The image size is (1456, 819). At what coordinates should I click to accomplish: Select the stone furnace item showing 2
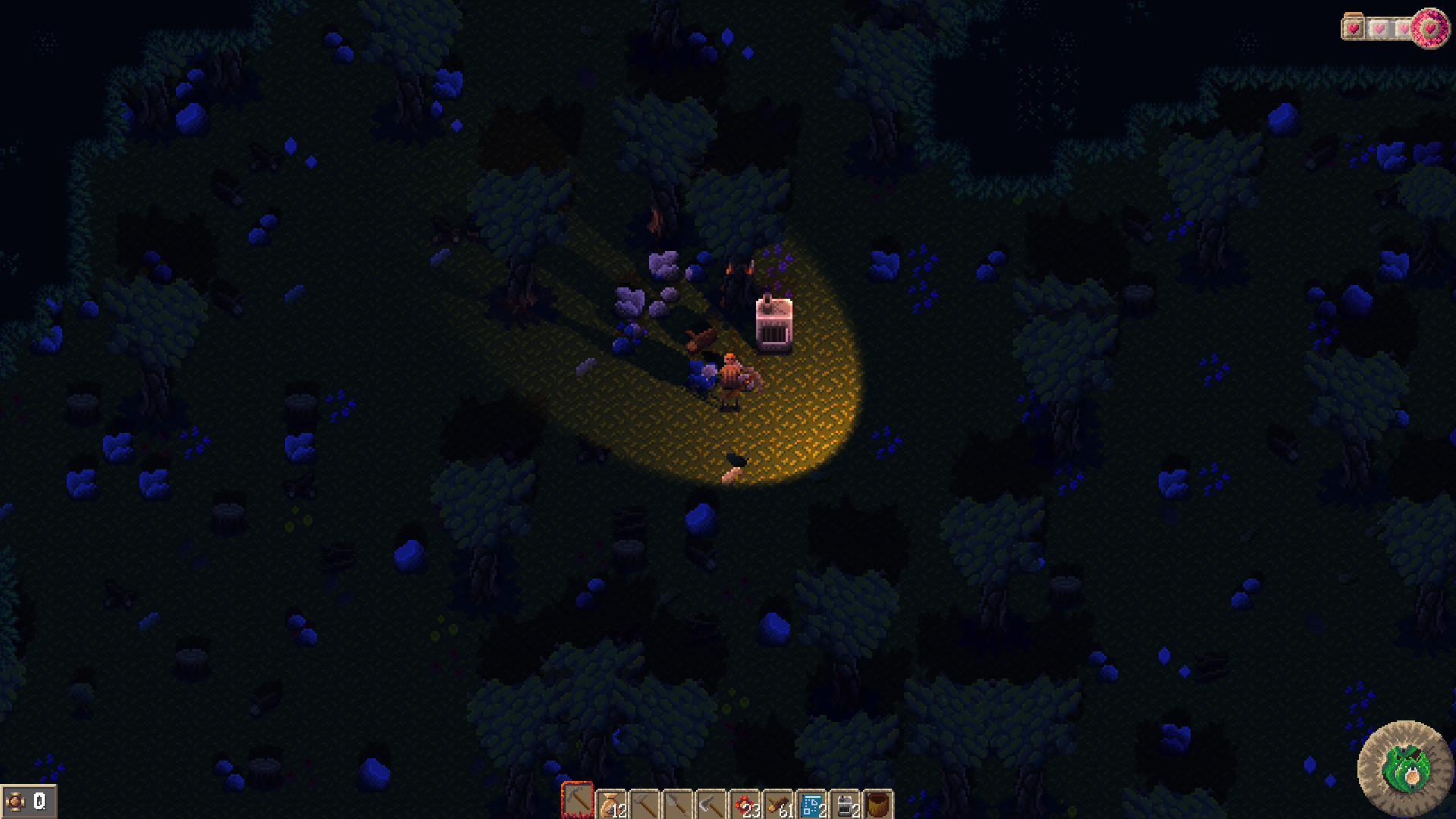(845, 802)
